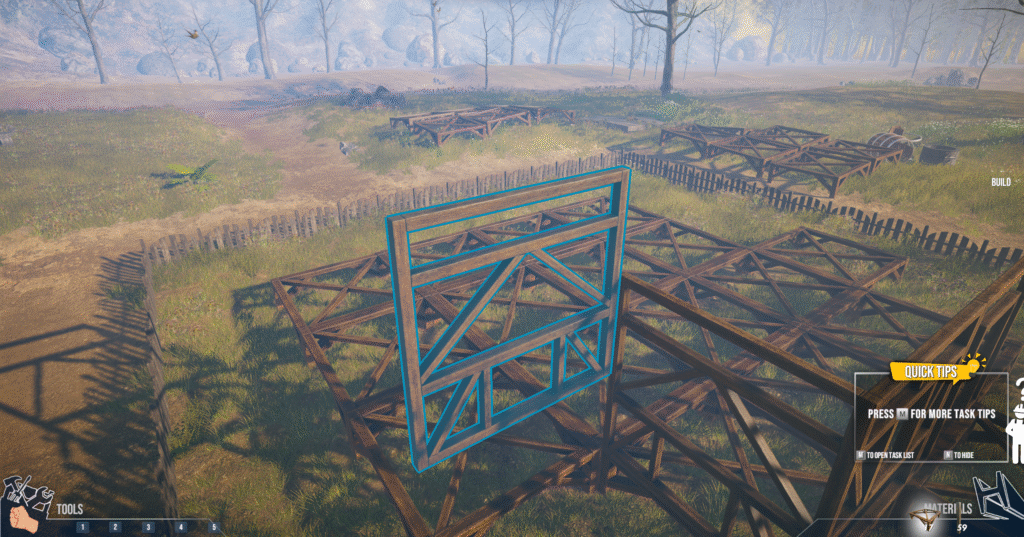Viewport: 1024px width, 537px height.
Task: Choose tool slot number 3
Action: [x=148, y=526]
